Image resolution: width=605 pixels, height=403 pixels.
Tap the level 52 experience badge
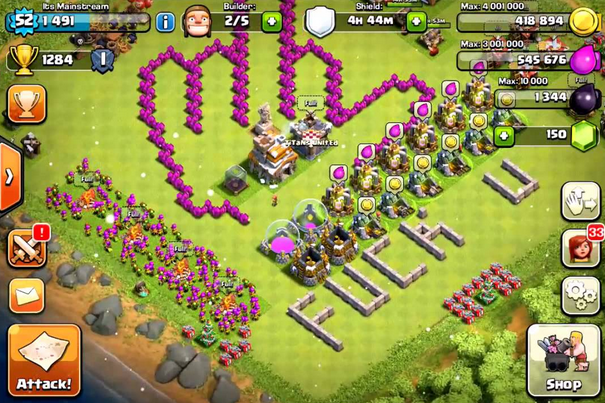pos(22,18)
